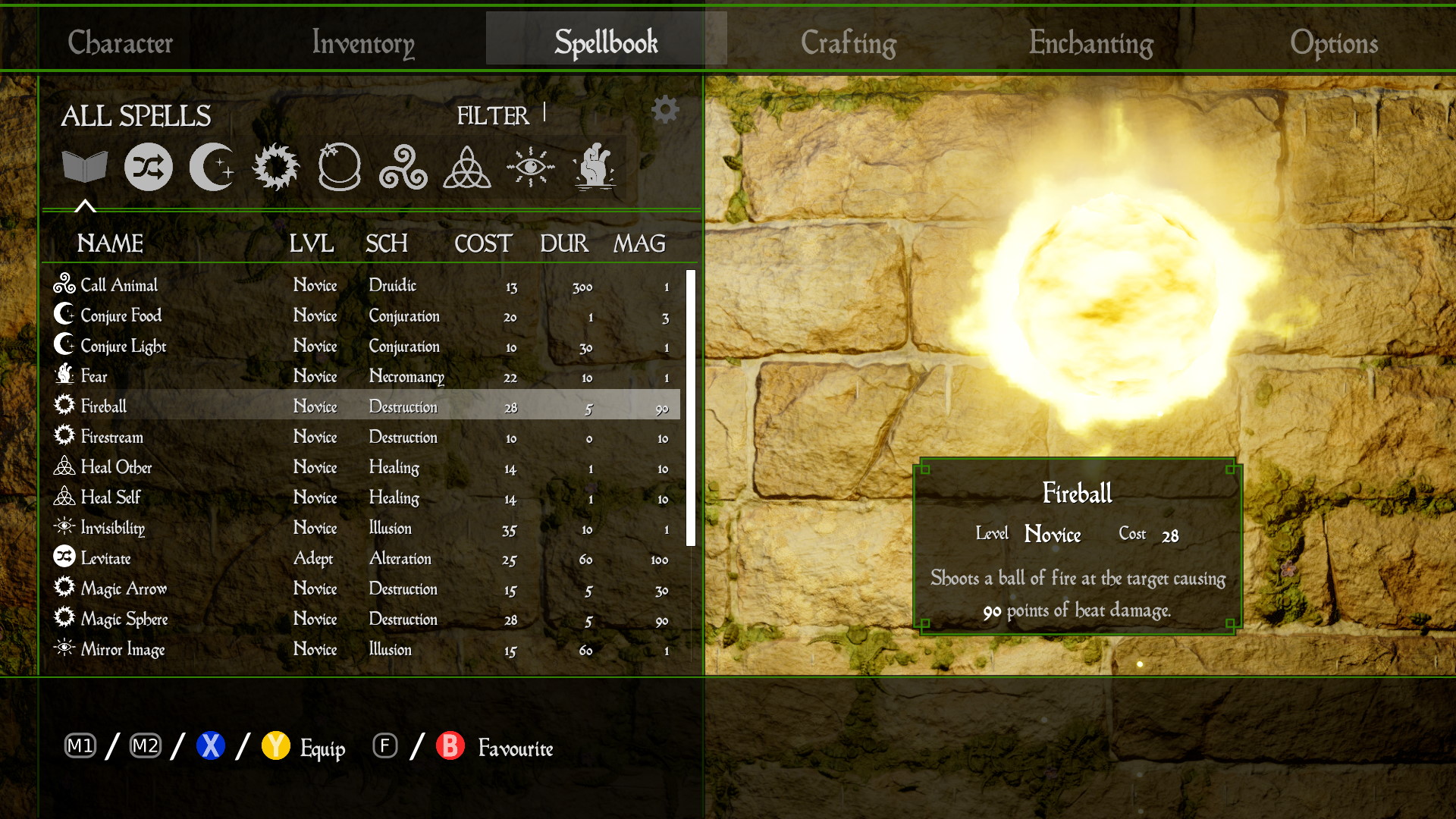Switch to the Options tab
This screenshot has width=1456, height=819.
(x=1334, y=42)
